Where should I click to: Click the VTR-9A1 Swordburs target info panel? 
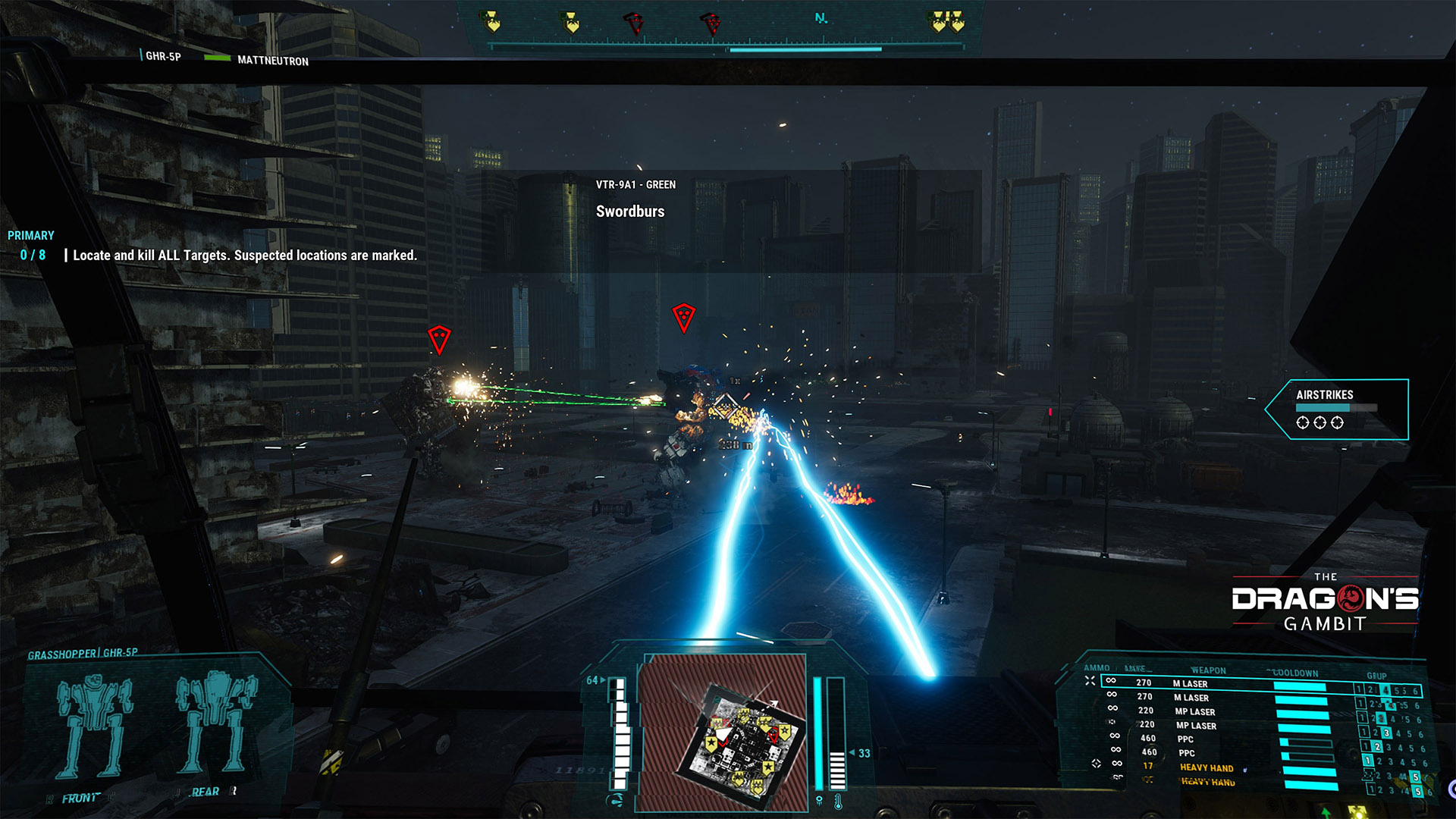[635, 199]
